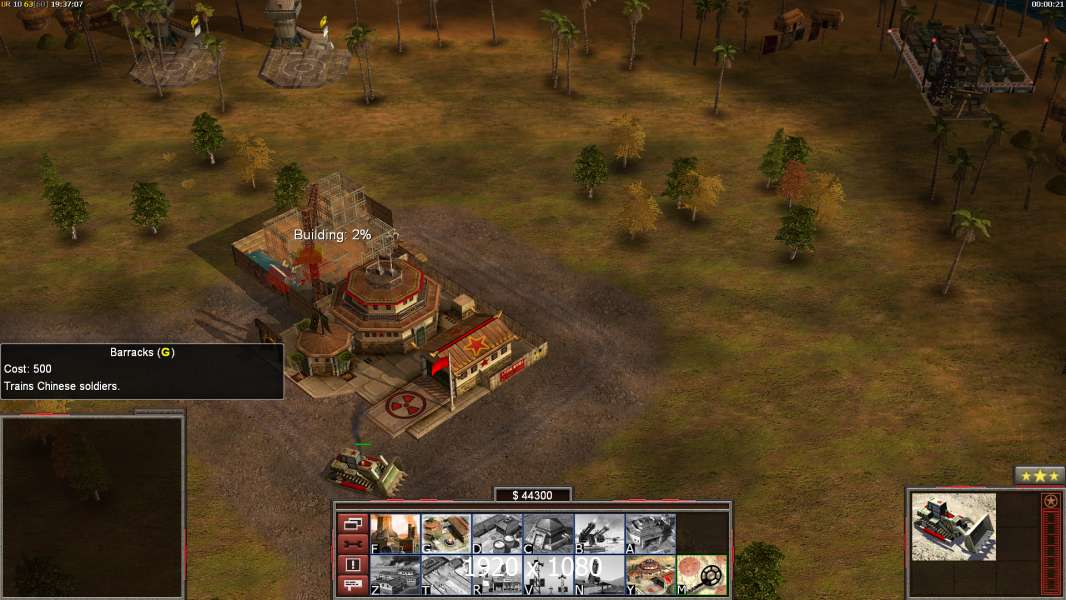Viewport: 1066px width, 600px height.
Task: Activate the mine detector command (M)
Action: (x=701, y=575)
